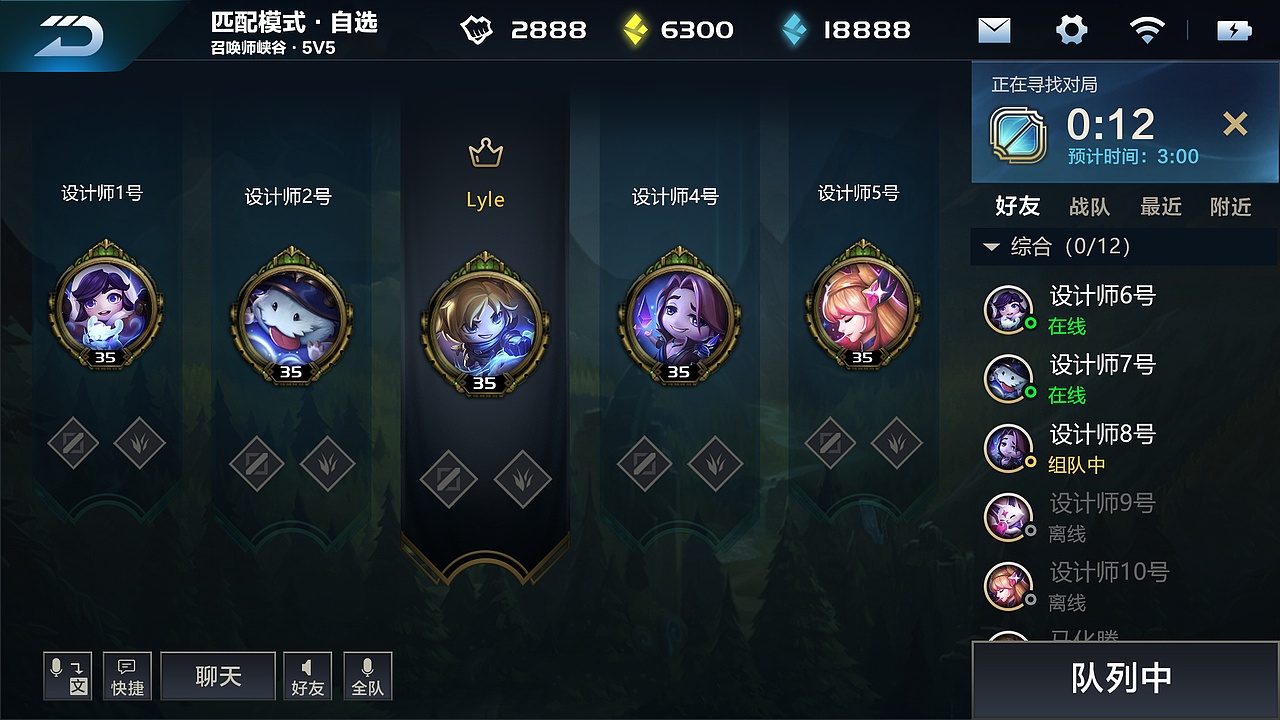Viewport: 1280px width, 720px height.
Task: Mute your microphone
Action: point(67,676)
